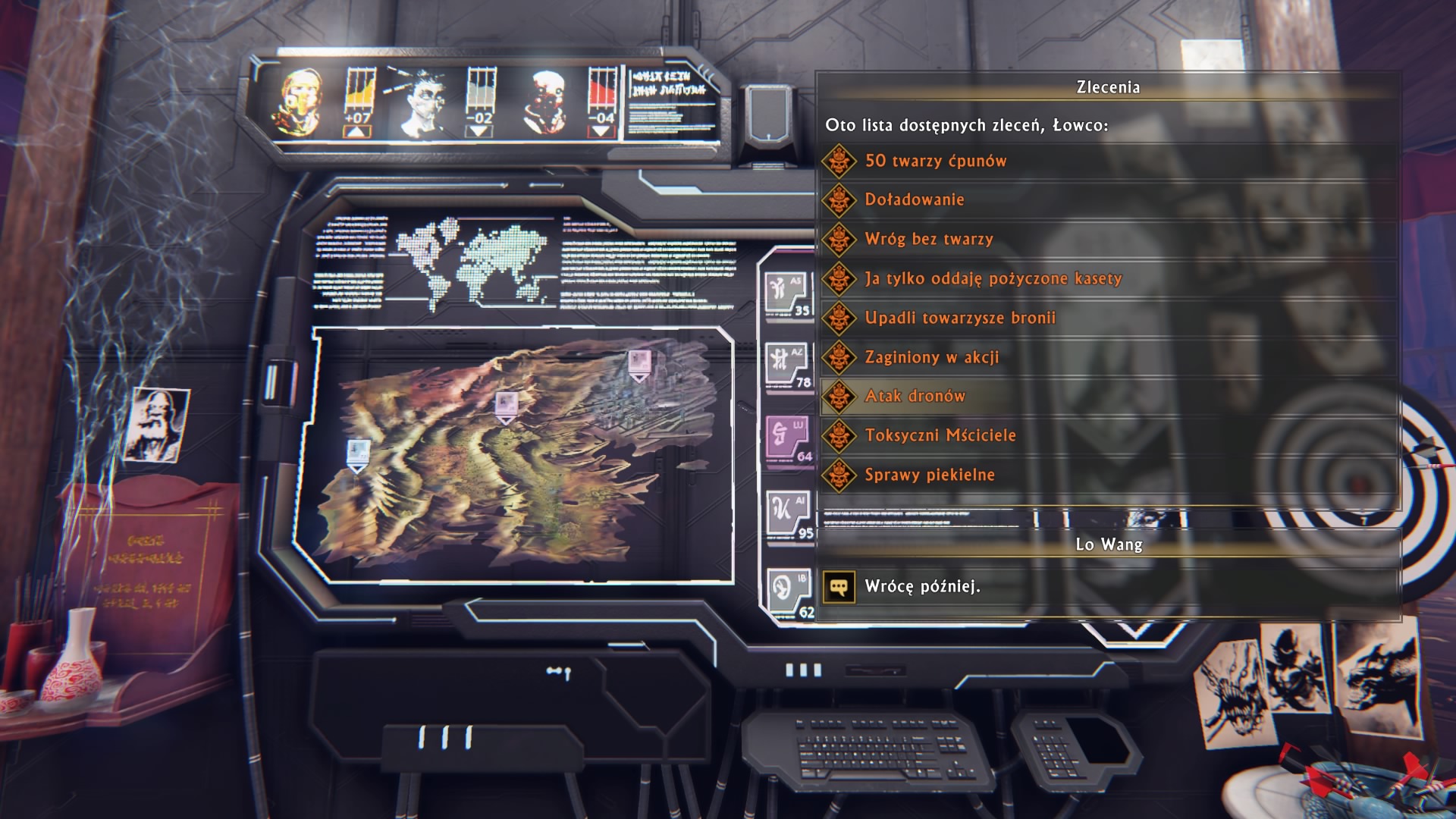1456x819 pixels.
Task: Reply "Wrócę później." to leave
Action: (x=922, y=587)
